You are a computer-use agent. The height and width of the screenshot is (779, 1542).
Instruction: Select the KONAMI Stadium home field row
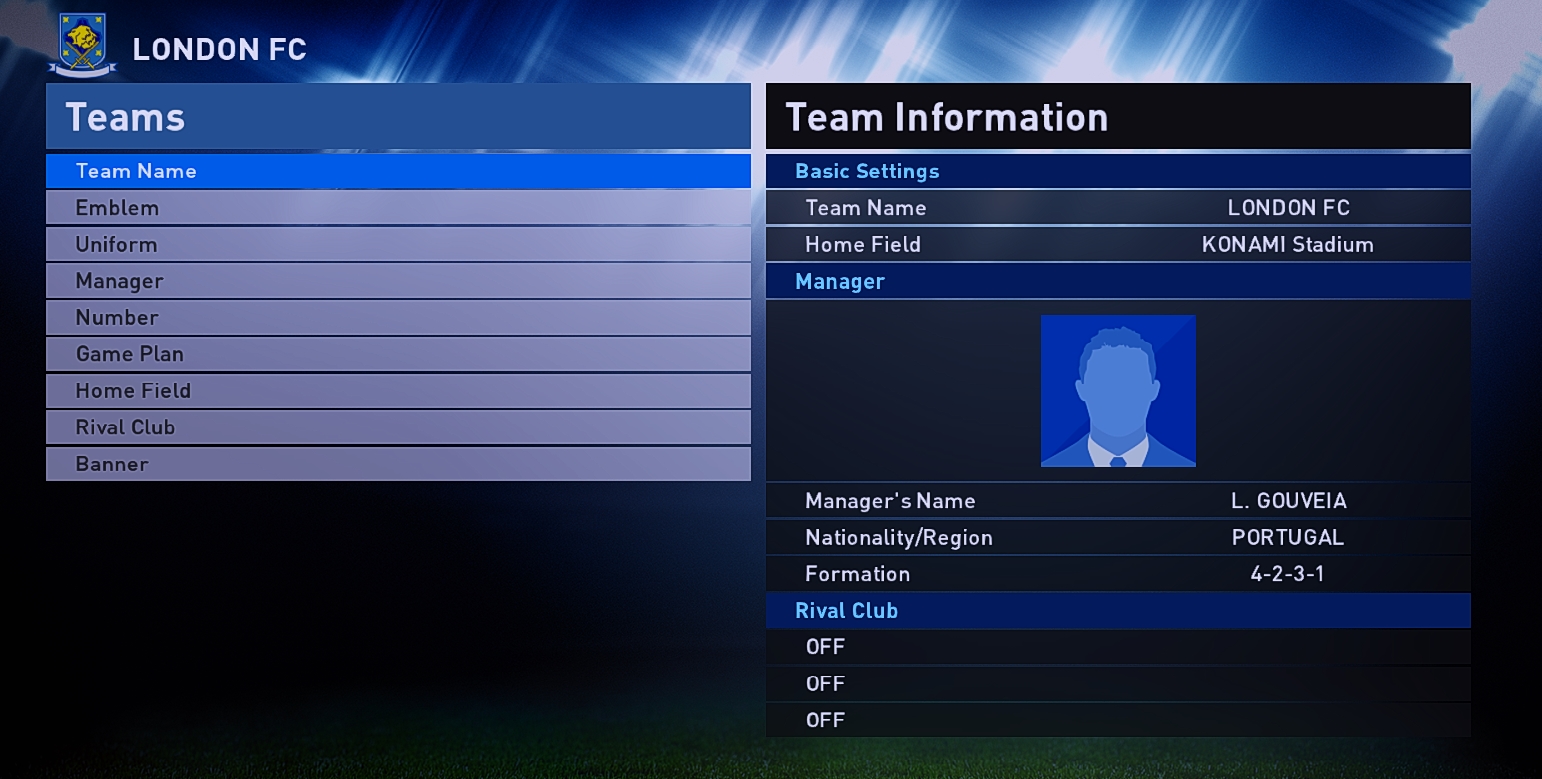[x=1118, y=245]
